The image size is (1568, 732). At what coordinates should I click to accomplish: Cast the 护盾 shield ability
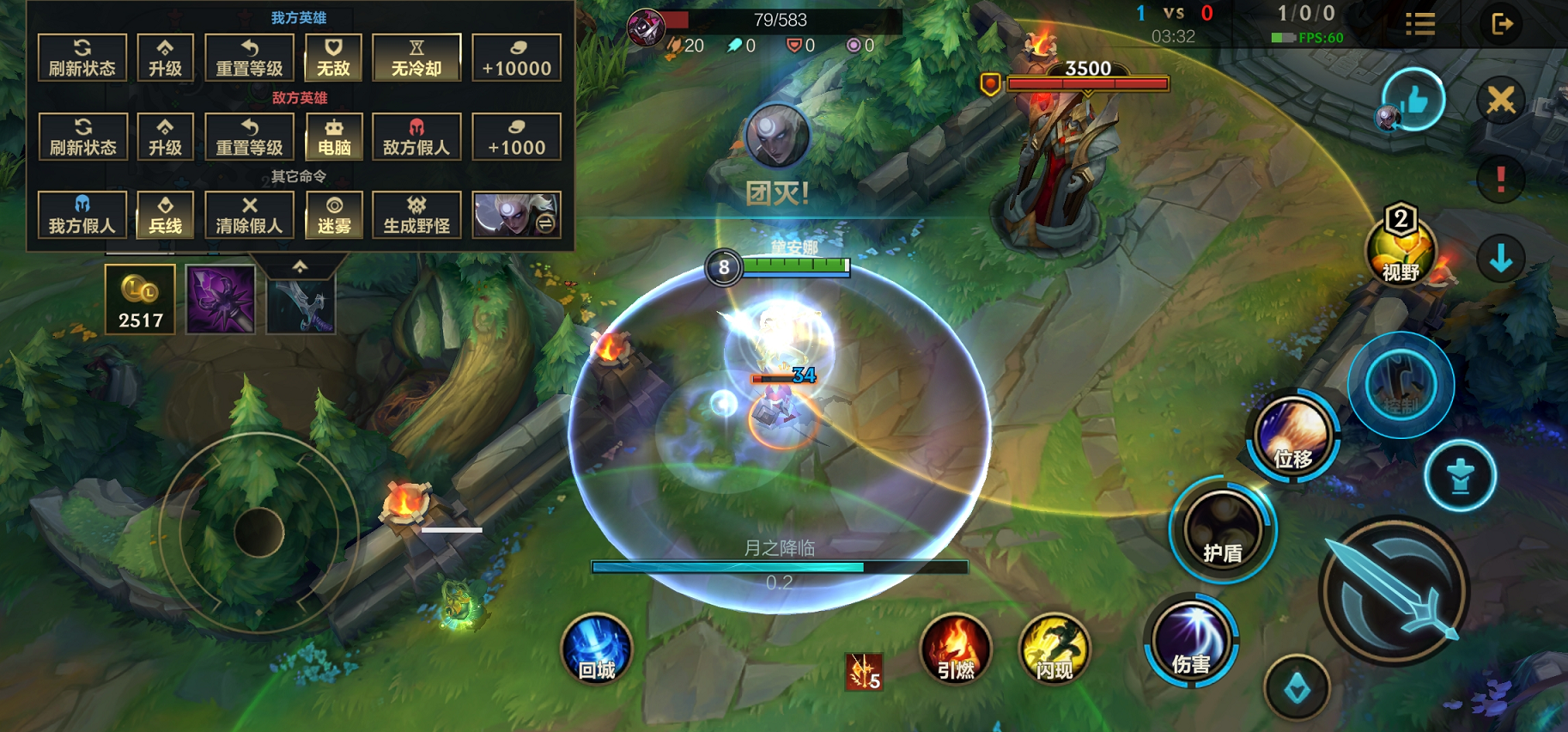pyautogui.click(x=1222, y=529)
